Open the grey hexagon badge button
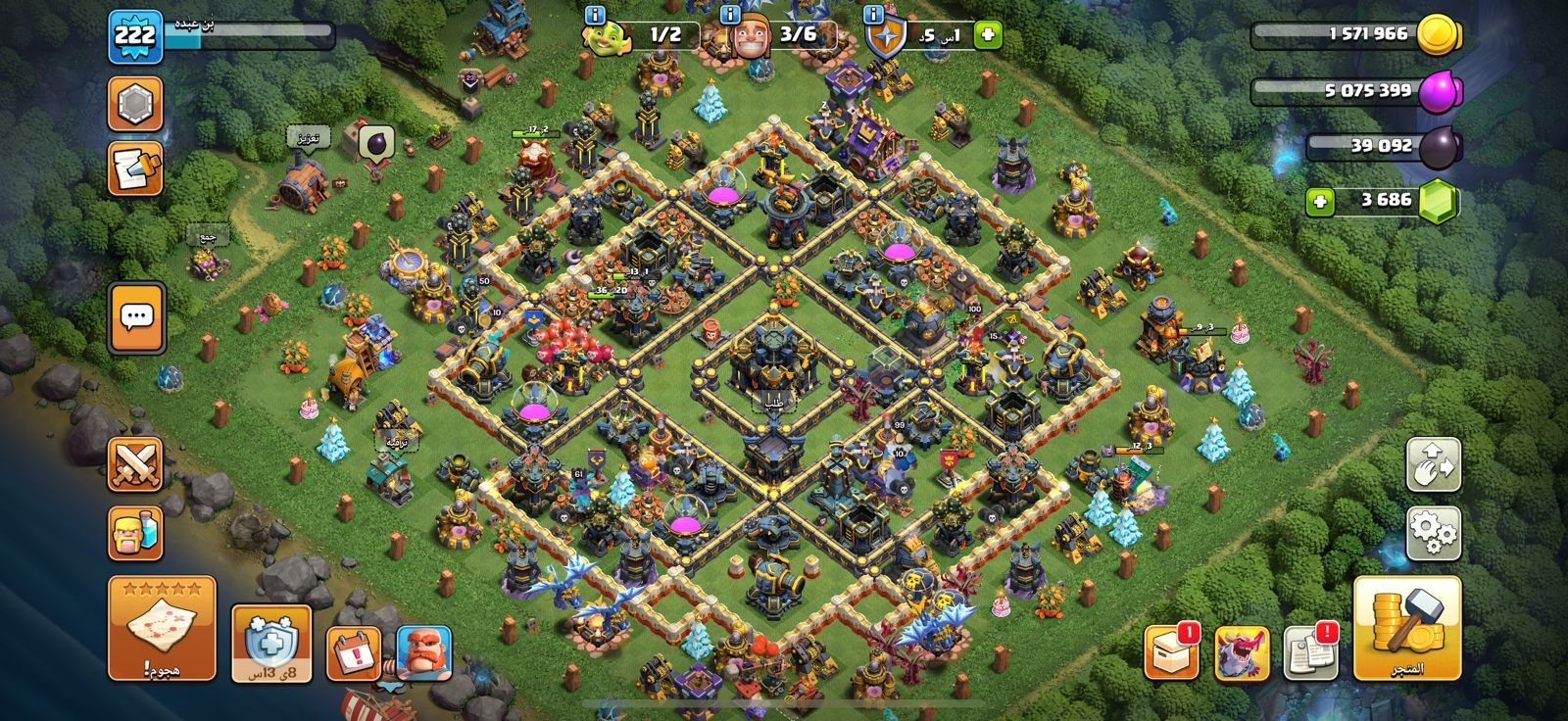 (x=135, y=104)
